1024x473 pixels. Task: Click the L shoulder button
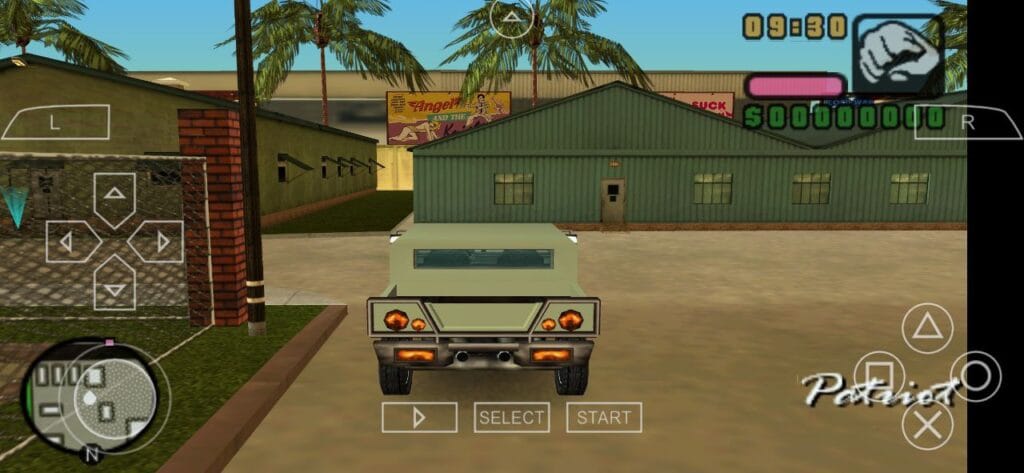[x=56, y=122]
